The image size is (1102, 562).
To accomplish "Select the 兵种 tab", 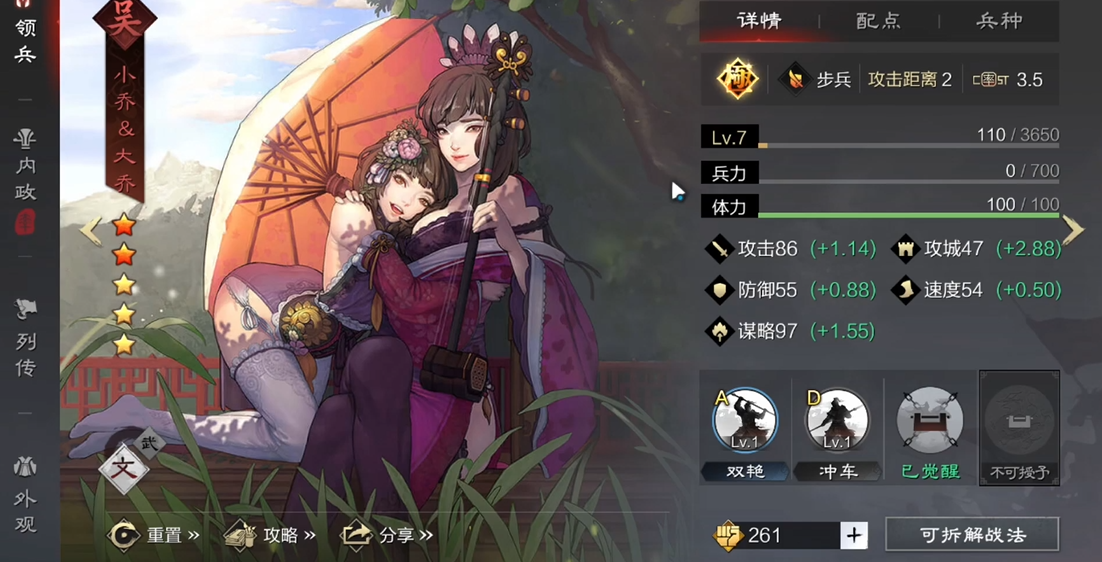I will pos(998,21).
